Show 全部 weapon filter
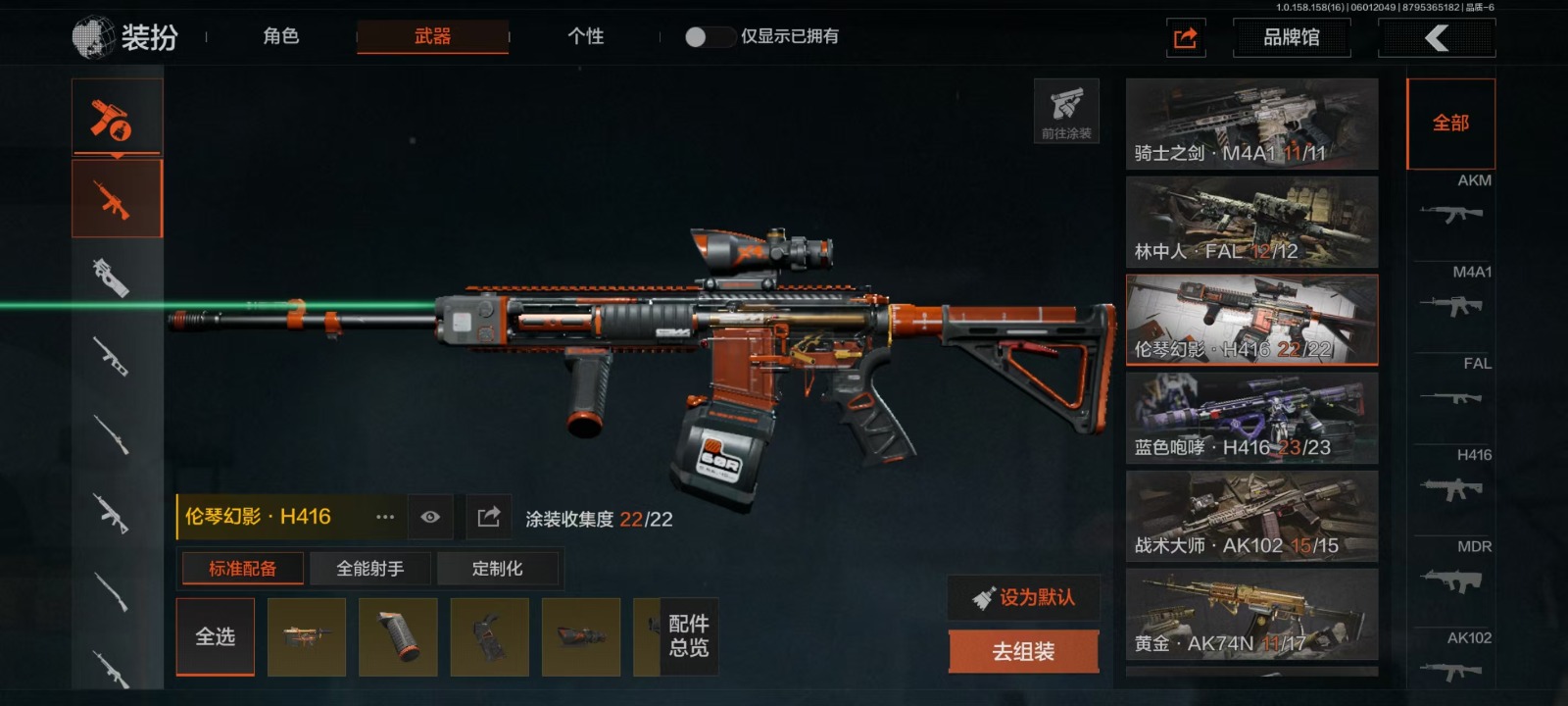The height and width of the screenshot is (706, 1568). [x=1450, y=124]
